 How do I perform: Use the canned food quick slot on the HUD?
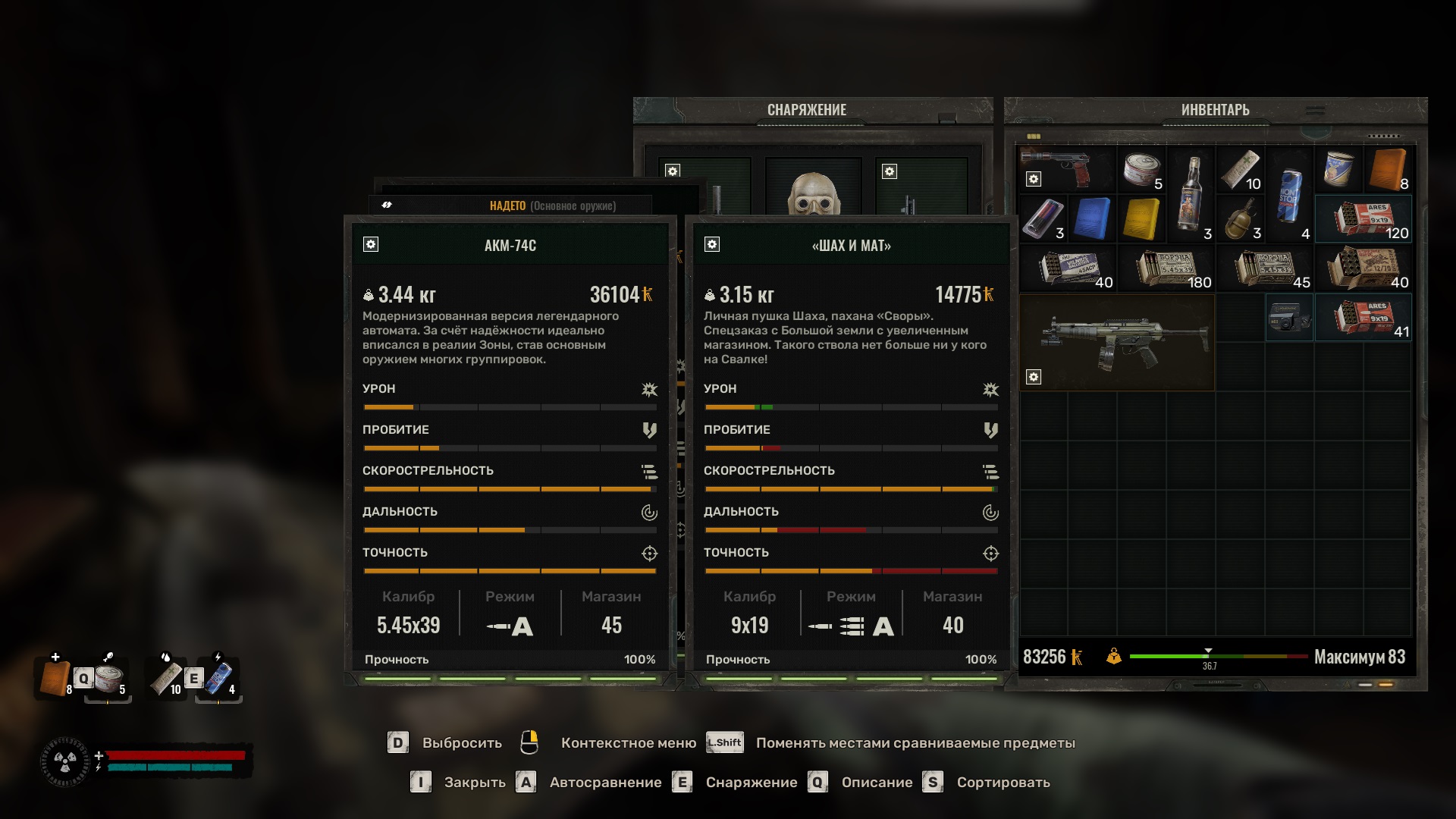(x=109, y=679)
